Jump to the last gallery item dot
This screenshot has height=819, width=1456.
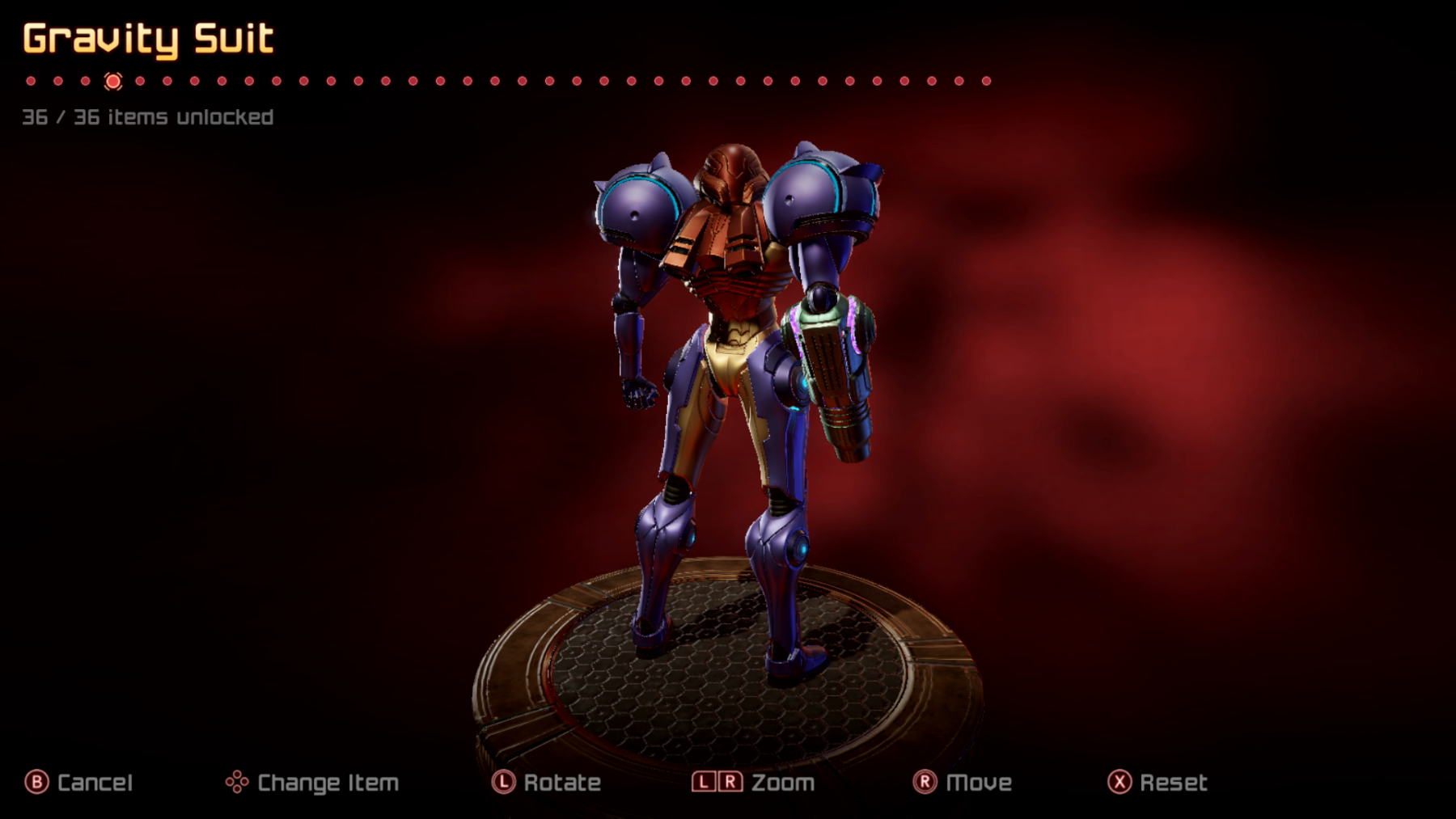[x=986, y=81]
